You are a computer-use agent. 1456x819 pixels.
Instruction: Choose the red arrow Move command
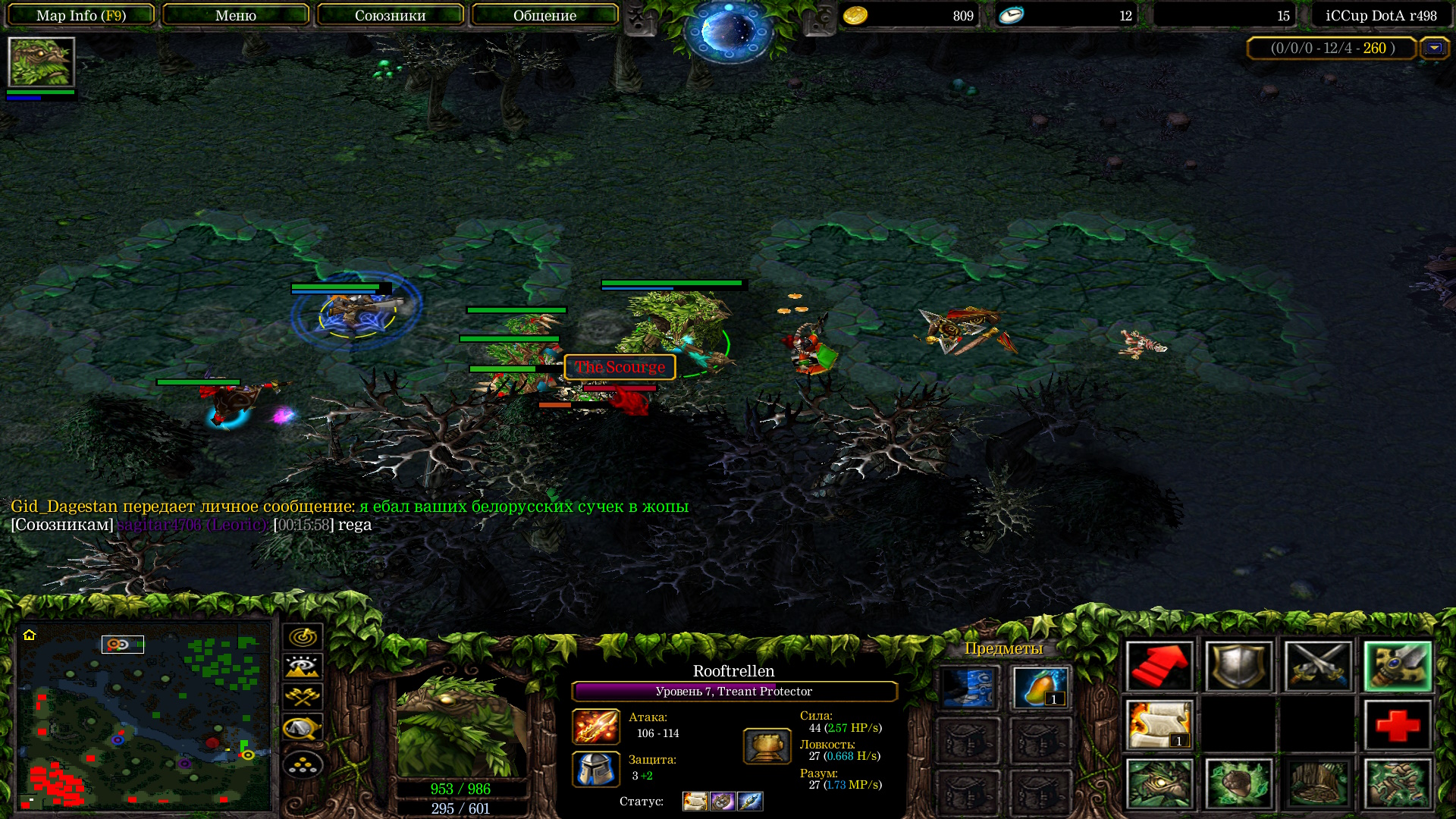tap(1159, 667)
